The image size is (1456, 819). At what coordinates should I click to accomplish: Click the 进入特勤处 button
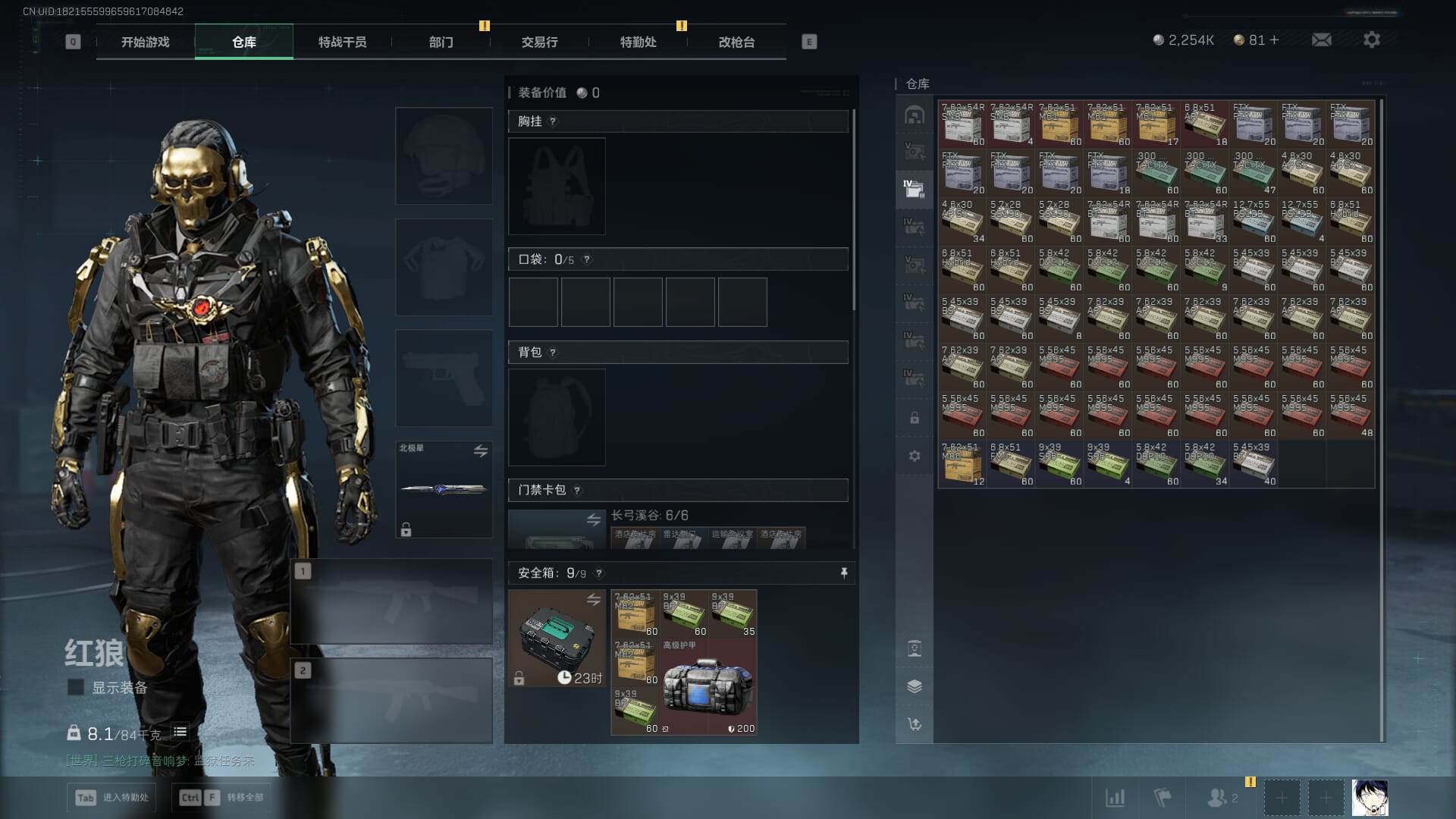[112, 797]
